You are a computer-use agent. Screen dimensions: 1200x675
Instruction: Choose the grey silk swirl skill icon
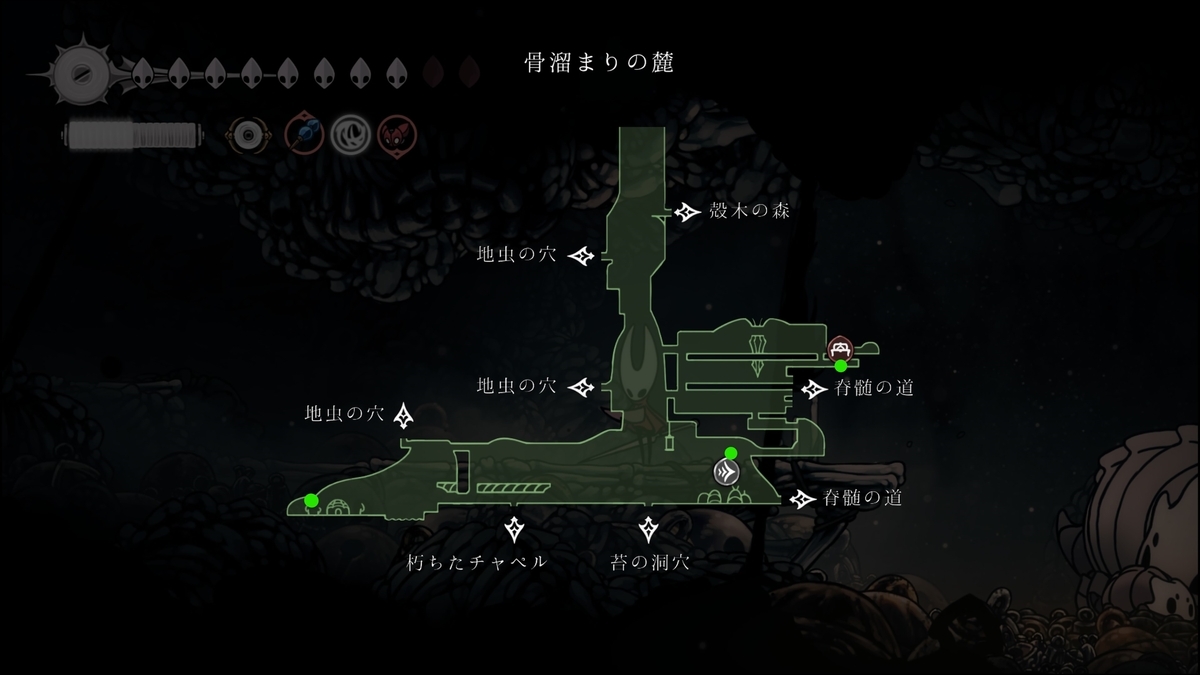pos(350,133)
